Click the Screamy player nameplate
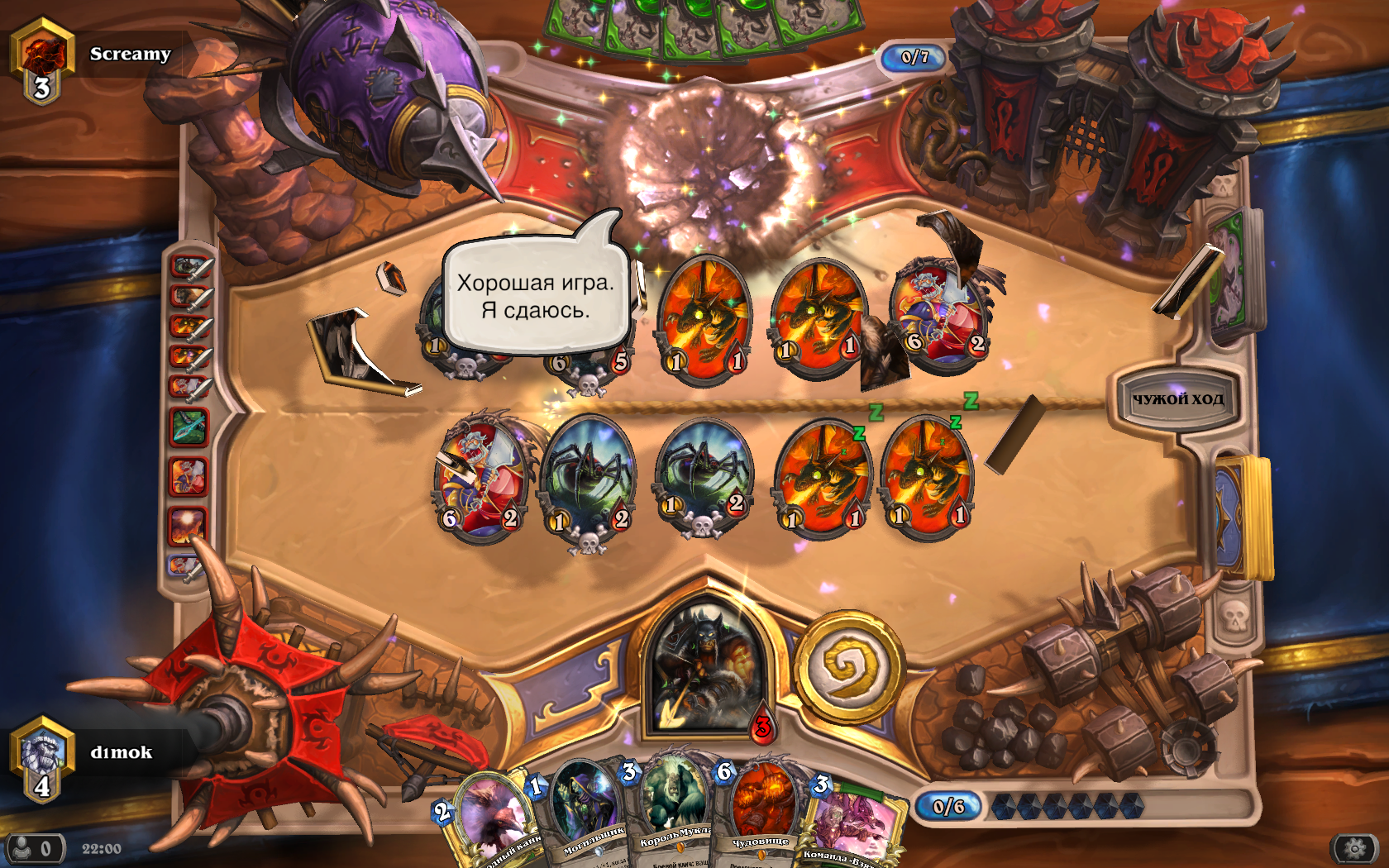Viewport: 1389px width, 868px height. tap(130, 55)
